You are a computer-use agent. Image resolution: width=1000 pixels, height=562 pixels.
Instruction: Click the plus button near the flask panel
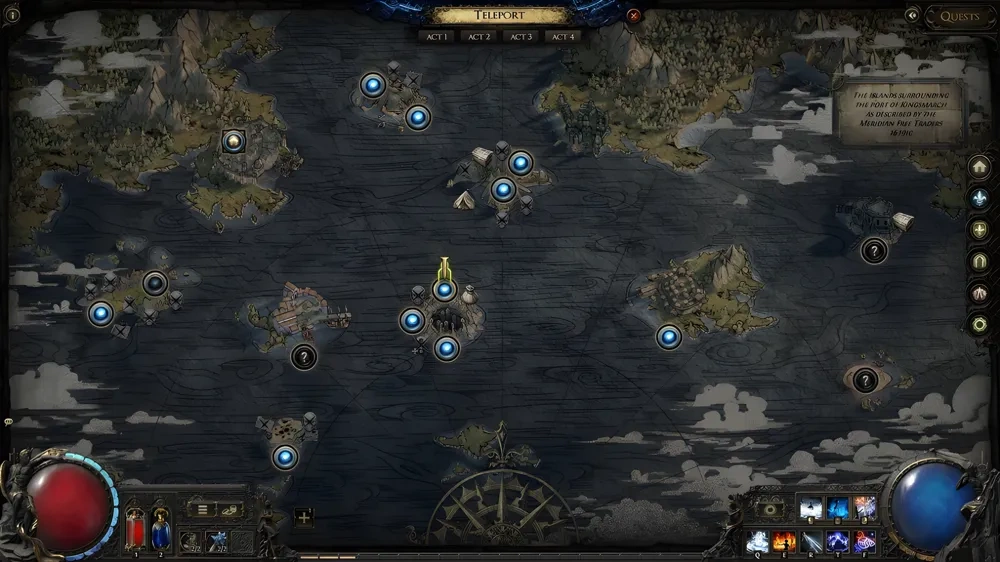pos(303,517)
